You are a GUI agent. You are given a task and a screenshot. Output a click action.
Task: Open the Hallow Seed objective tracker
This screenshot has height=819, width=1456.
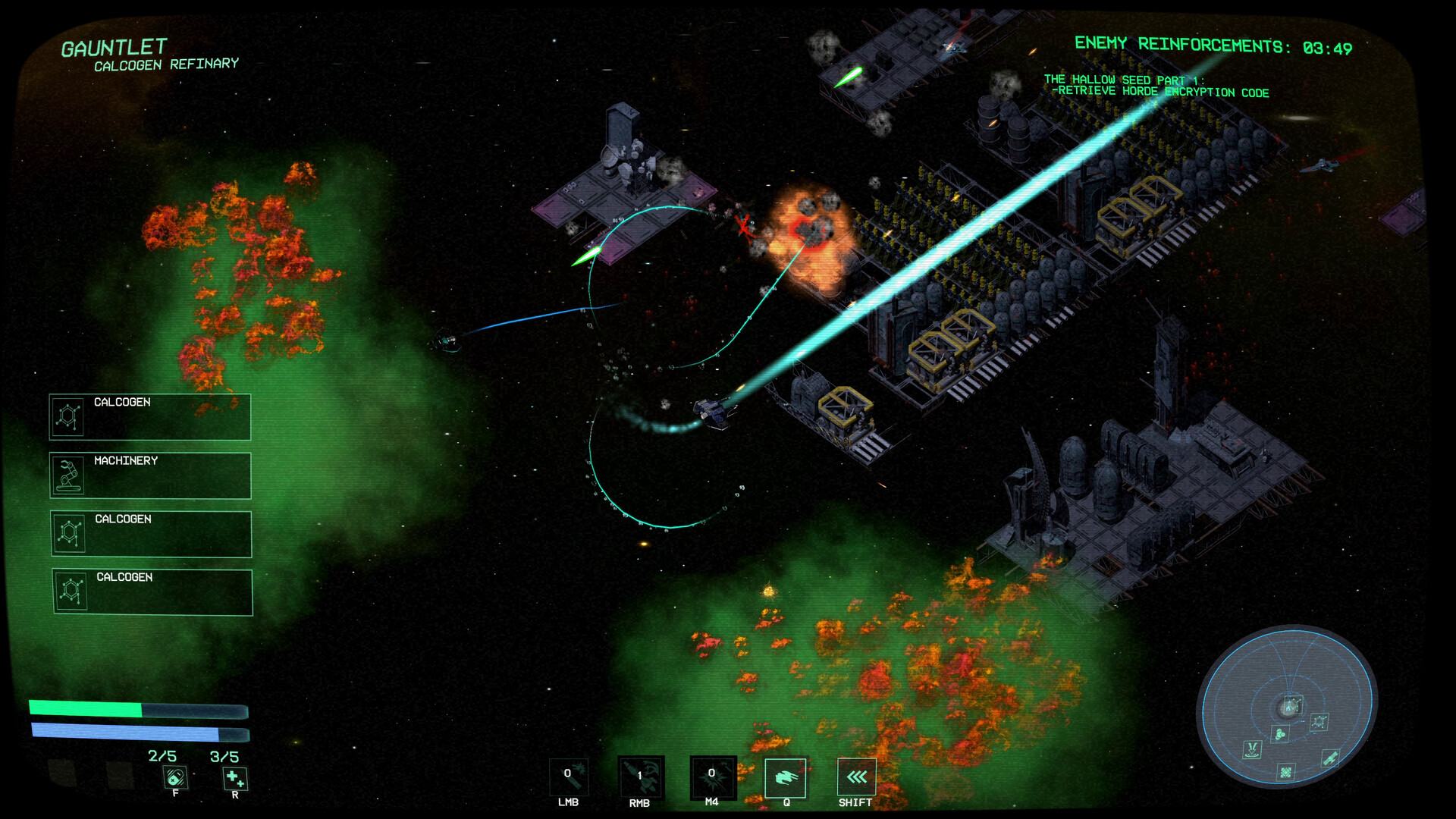click(x=1156, y=86)
